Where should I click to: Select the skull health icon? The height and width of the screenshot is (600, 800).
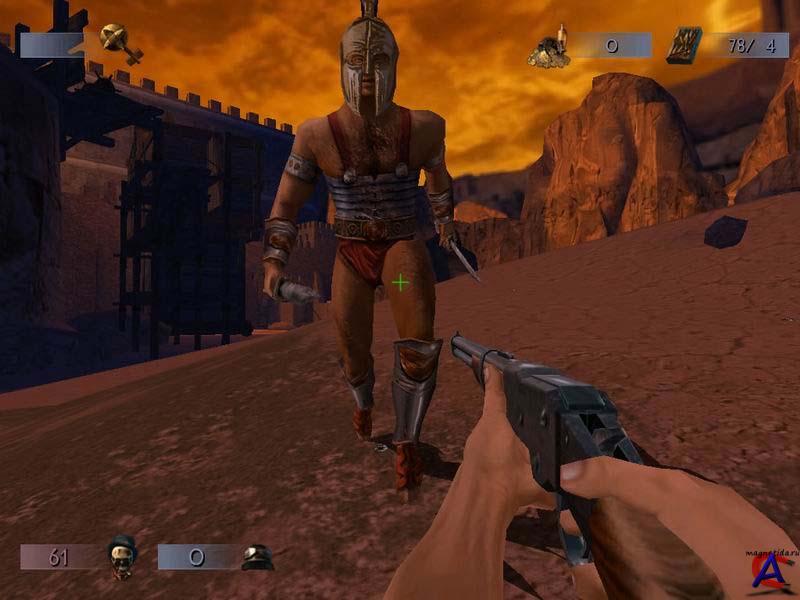click(x=122, y=555)
